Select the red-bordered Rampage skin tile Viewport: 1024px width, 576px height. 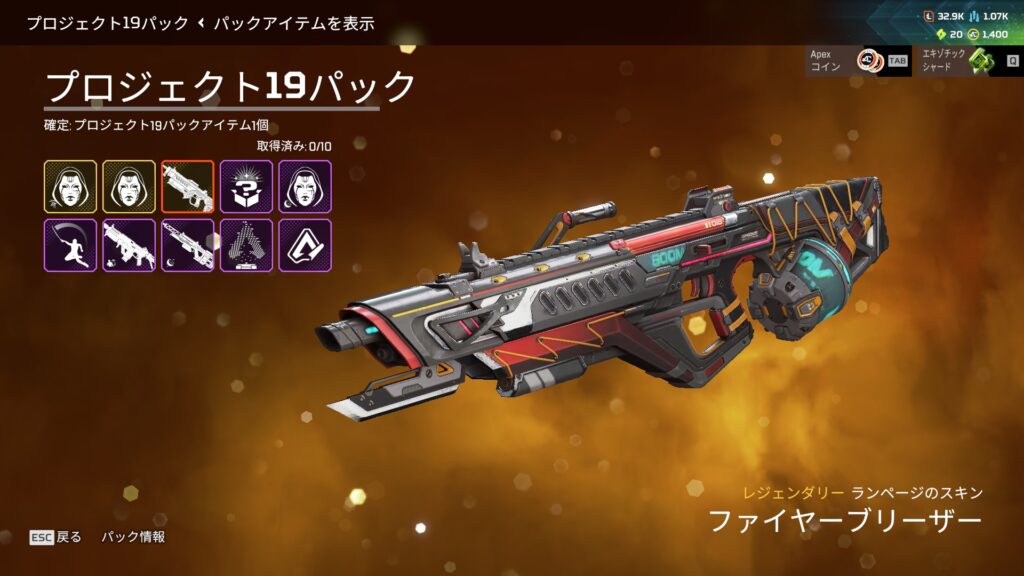tap(187, 187)
